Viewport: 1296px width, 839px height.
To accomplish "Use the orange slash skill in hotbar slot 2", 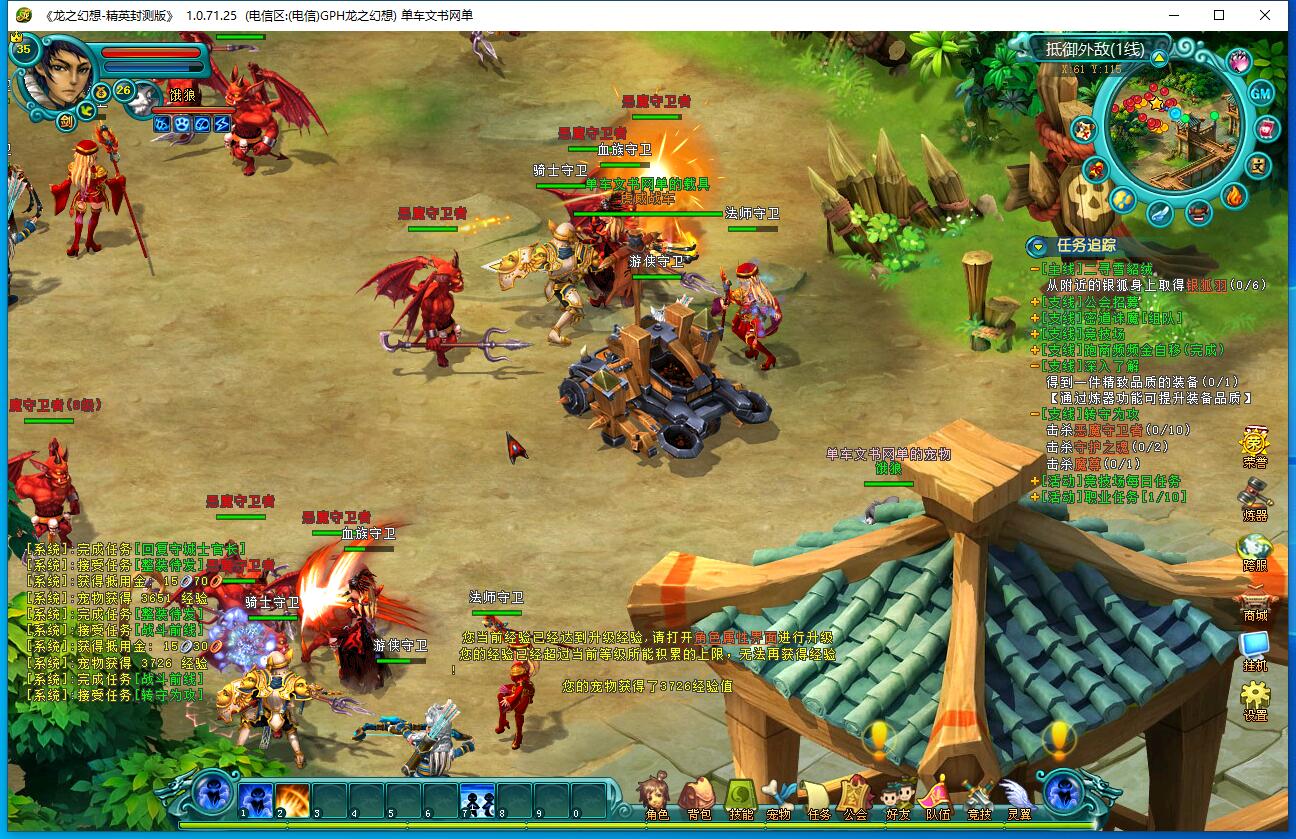I will click(292, 799).
